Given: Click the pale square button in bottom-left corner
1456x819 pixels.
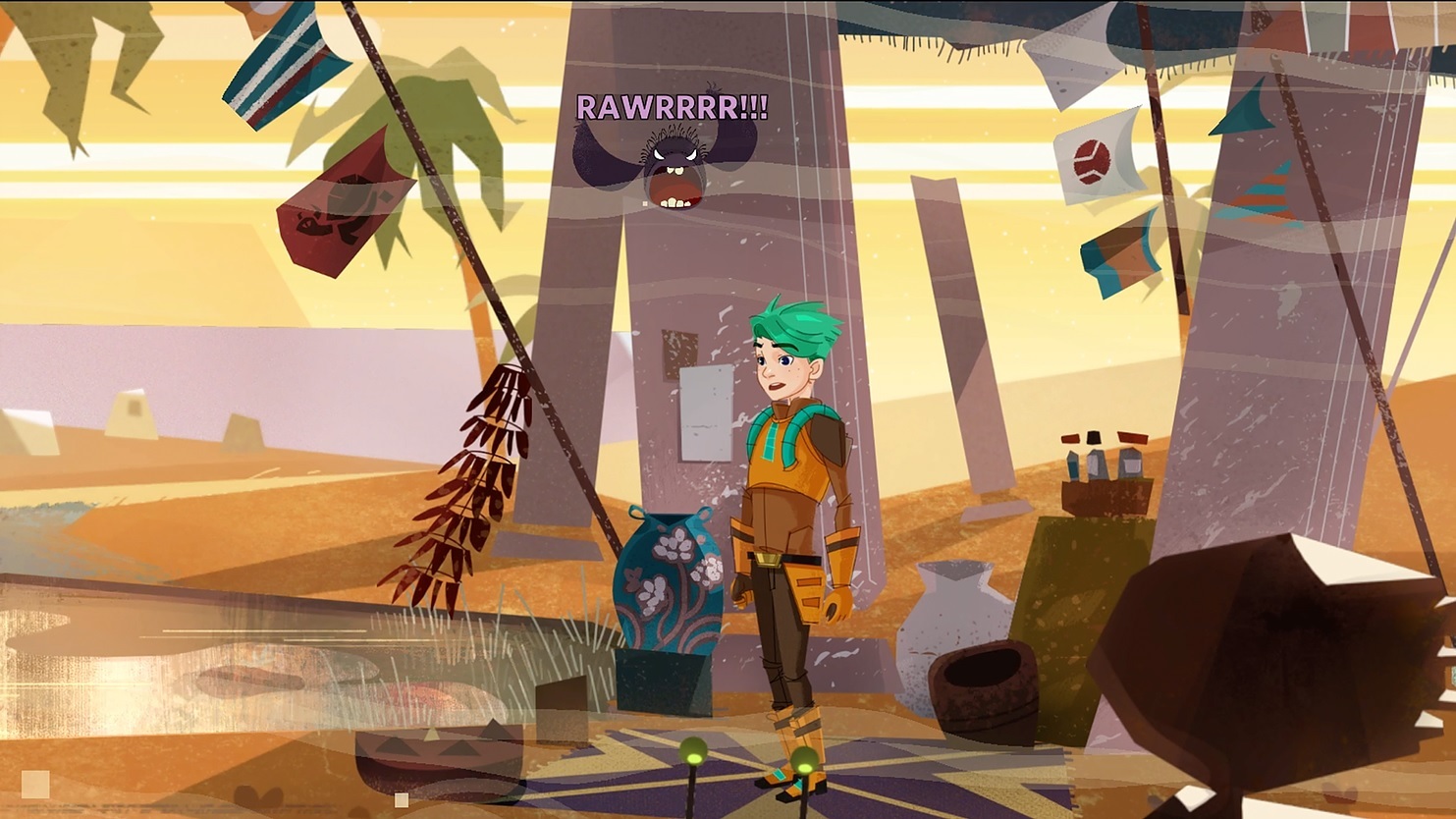Looking at the screenshot, I should (x=35, y=784).
